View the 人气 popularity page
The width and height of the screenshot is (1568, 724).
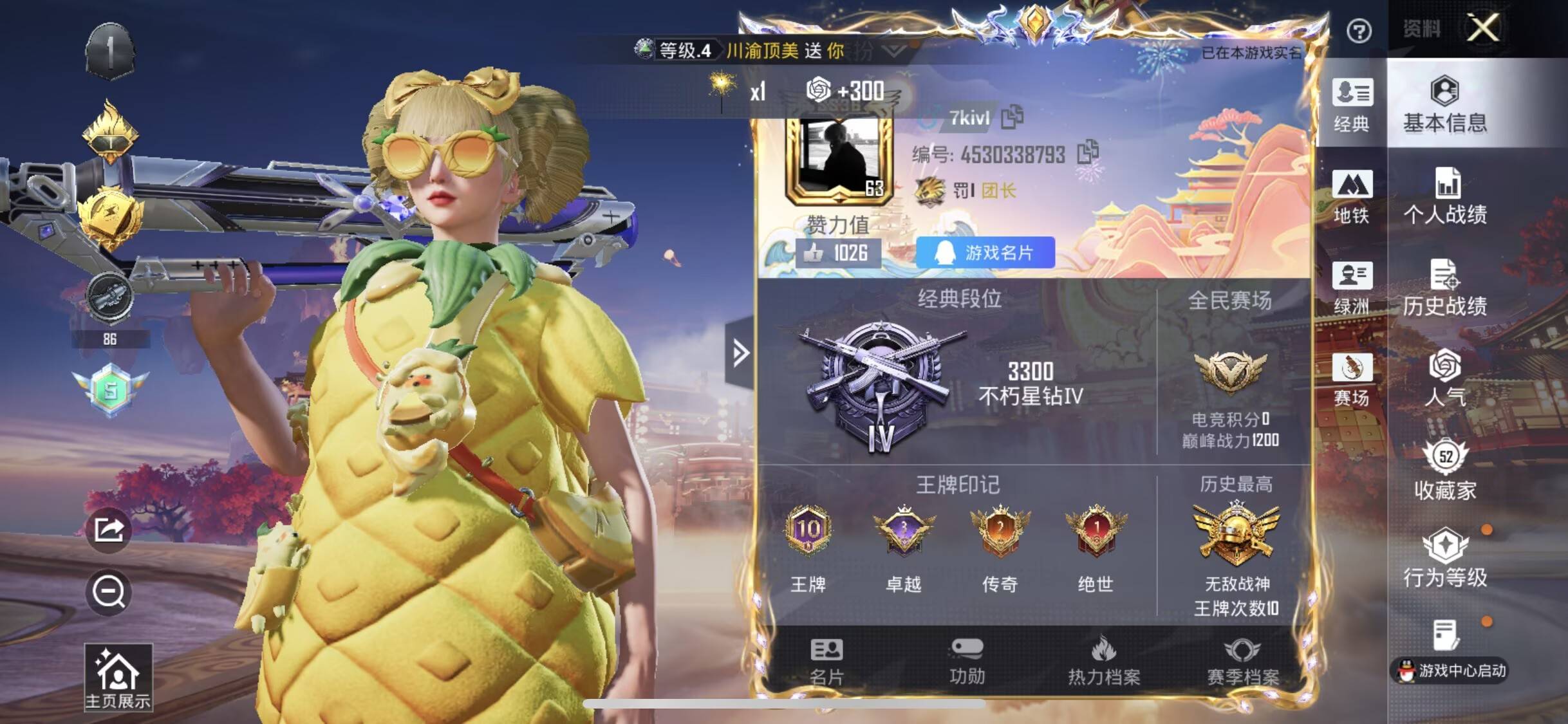pos(1445,378)
